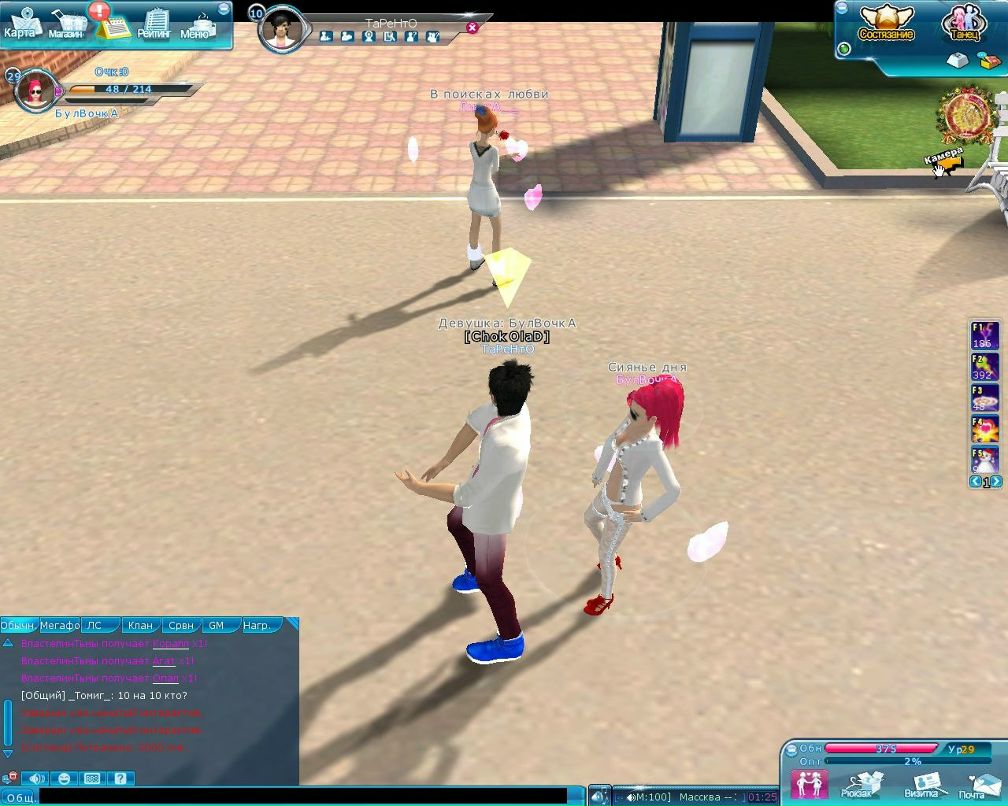This screenshot has height=806, width=1008.
Task: Open the Меню main menu
Action: click(197, 24)
